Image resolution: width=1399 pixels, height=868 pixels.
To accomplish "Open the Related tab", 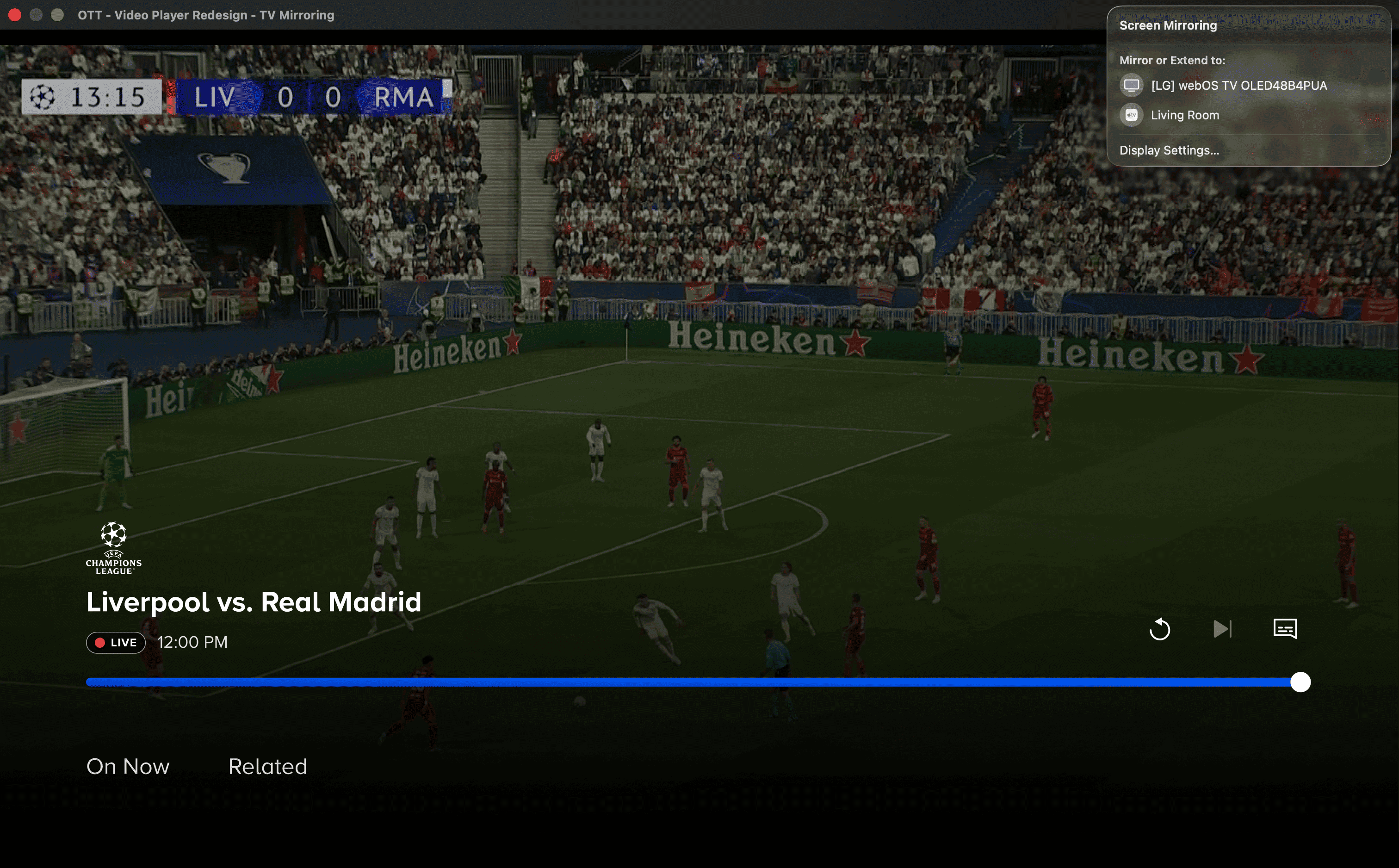I will 267,766.
